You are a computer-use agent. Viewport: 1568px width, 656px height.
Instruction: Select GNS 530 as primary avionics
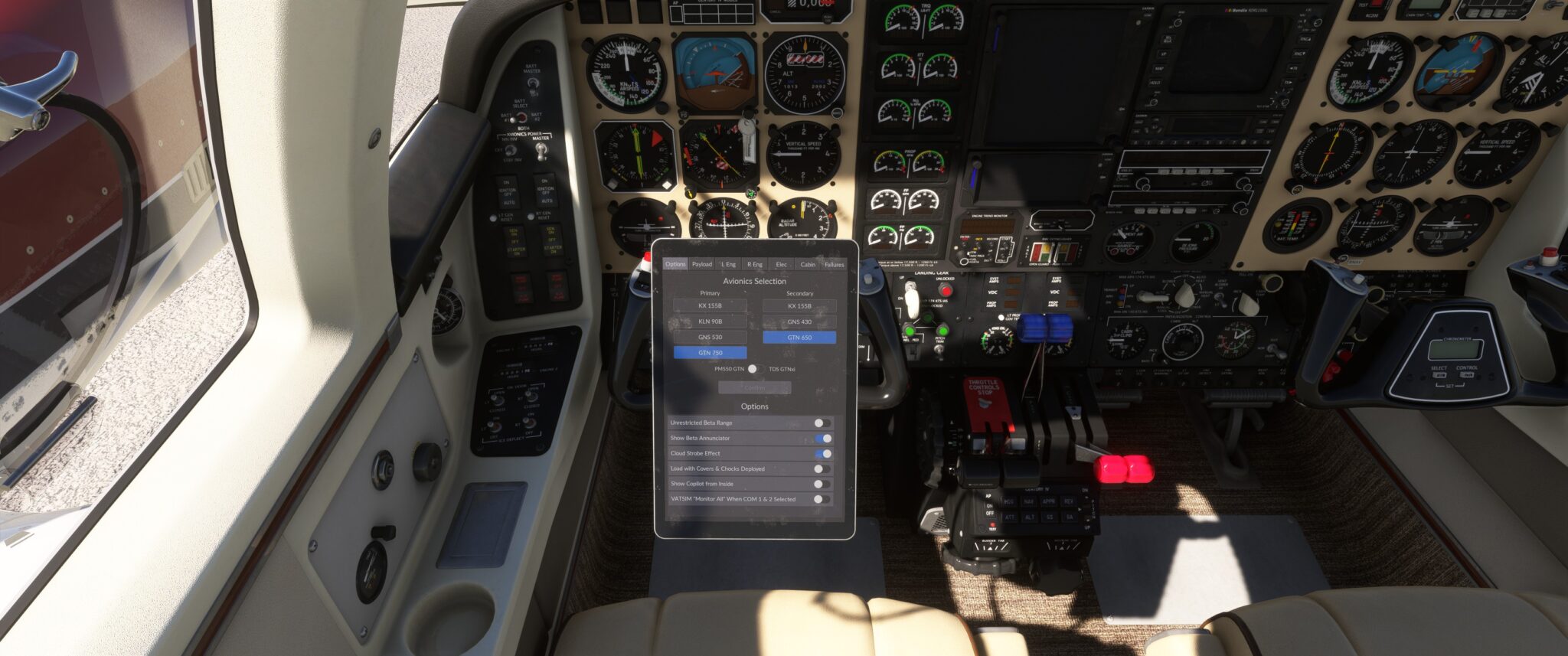(712, 337)
